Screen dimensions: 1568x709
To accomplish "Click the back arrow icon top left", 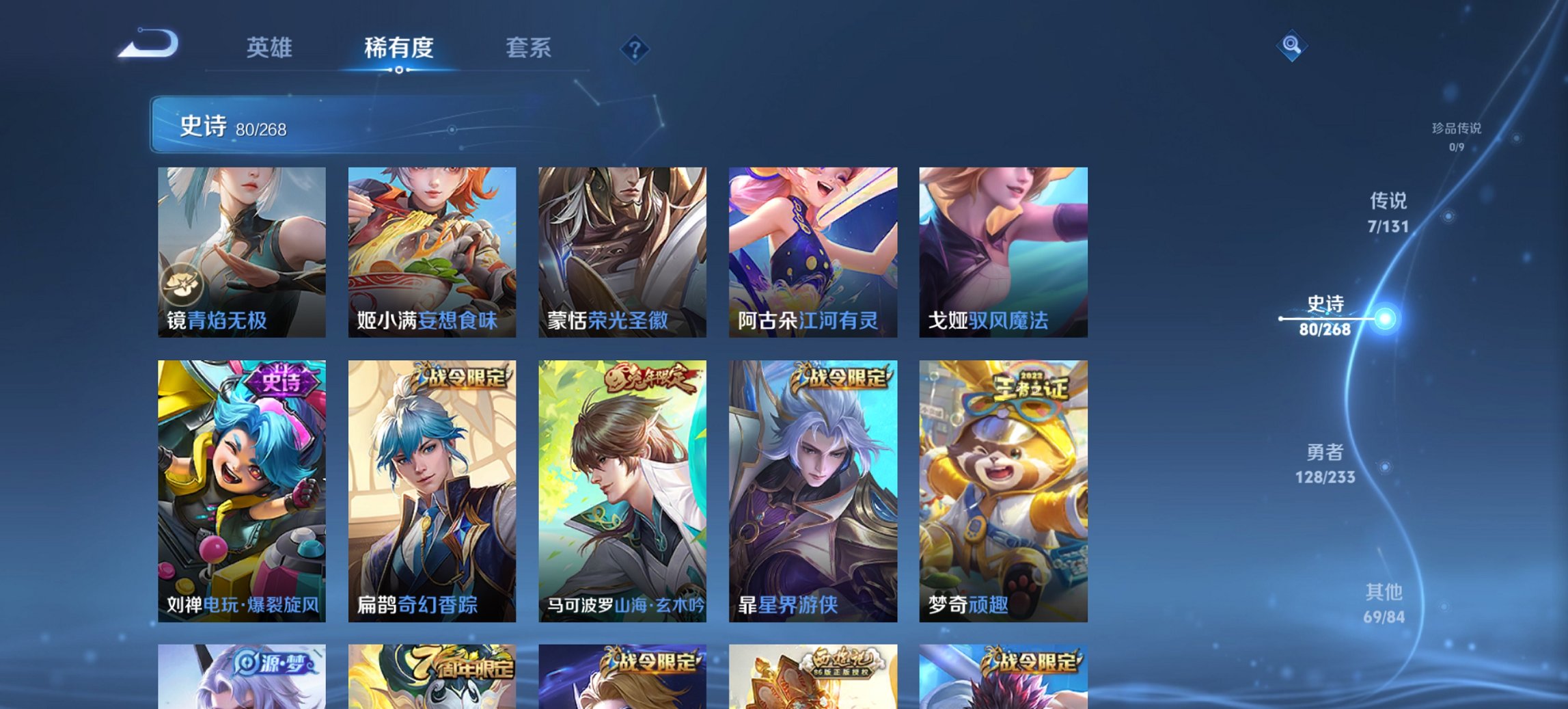I will click(x=147, y=44).
